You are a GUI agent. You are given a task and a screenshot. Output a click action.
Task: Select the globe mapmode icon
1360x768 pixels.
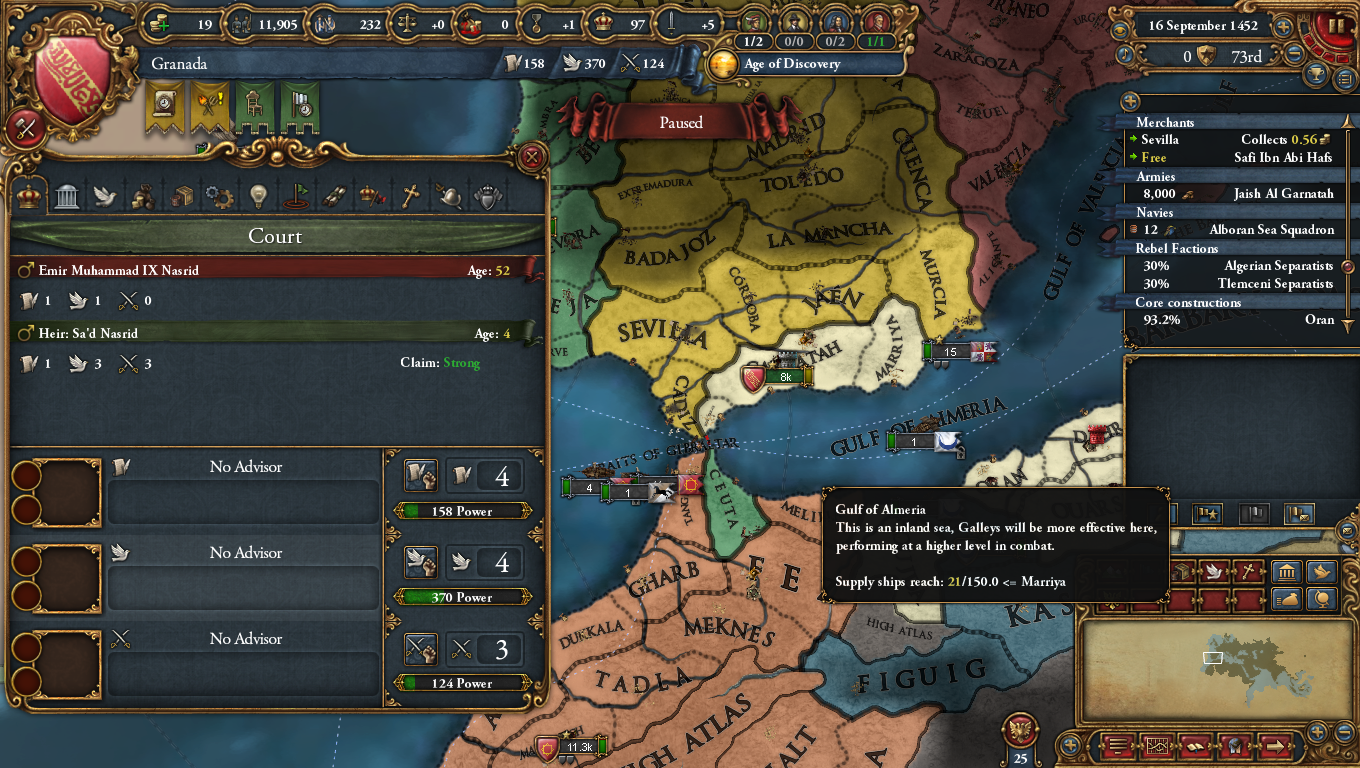pos(1322,599)
